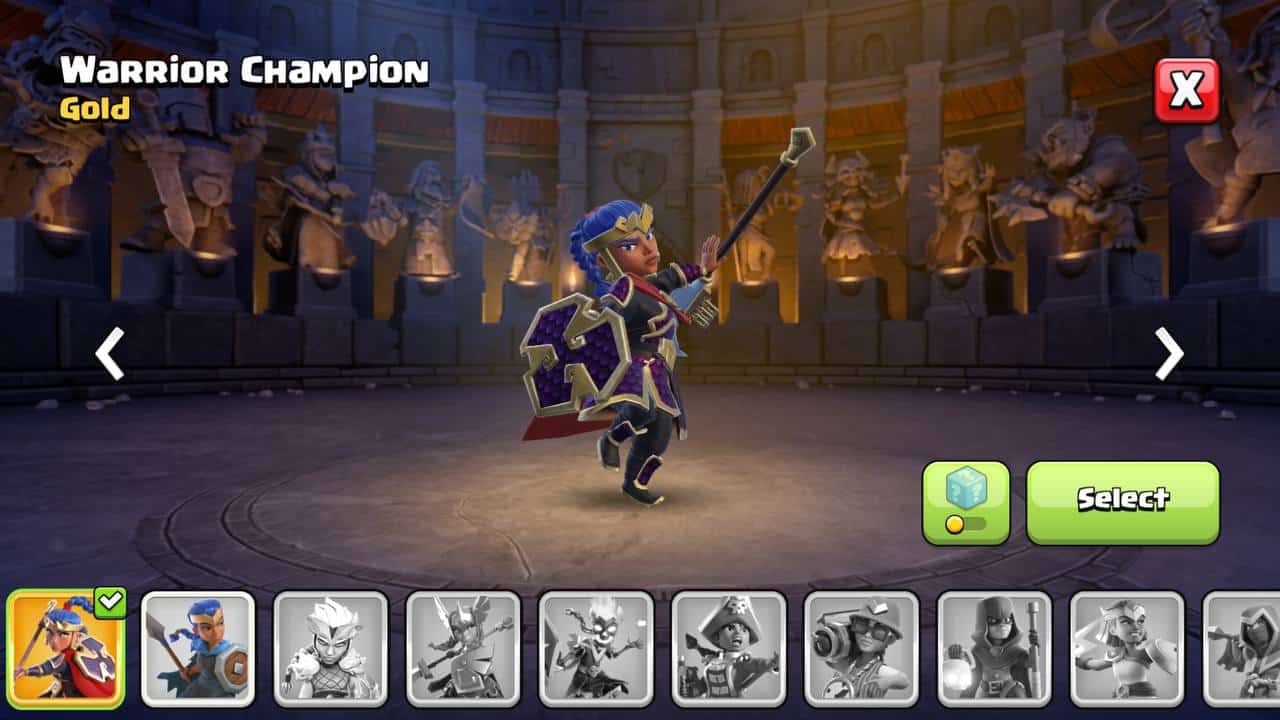Select the spiky white-haired Champion skin thumbnail
This screenshot has width=1280, height=720.
(x=331, y=648)
